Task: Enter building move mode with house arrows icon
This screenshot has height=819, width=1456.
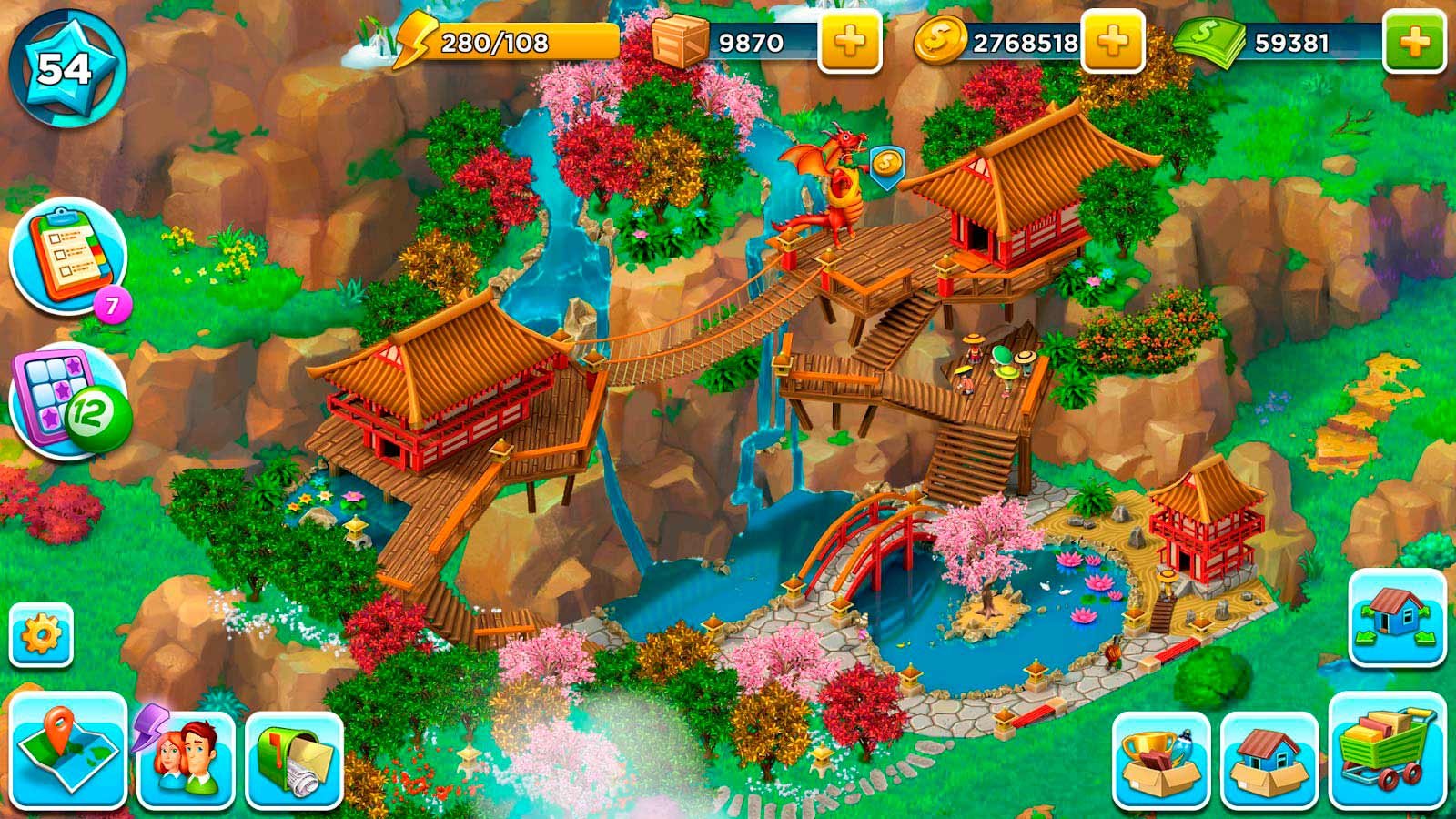Action: (x=1397, y=618)
